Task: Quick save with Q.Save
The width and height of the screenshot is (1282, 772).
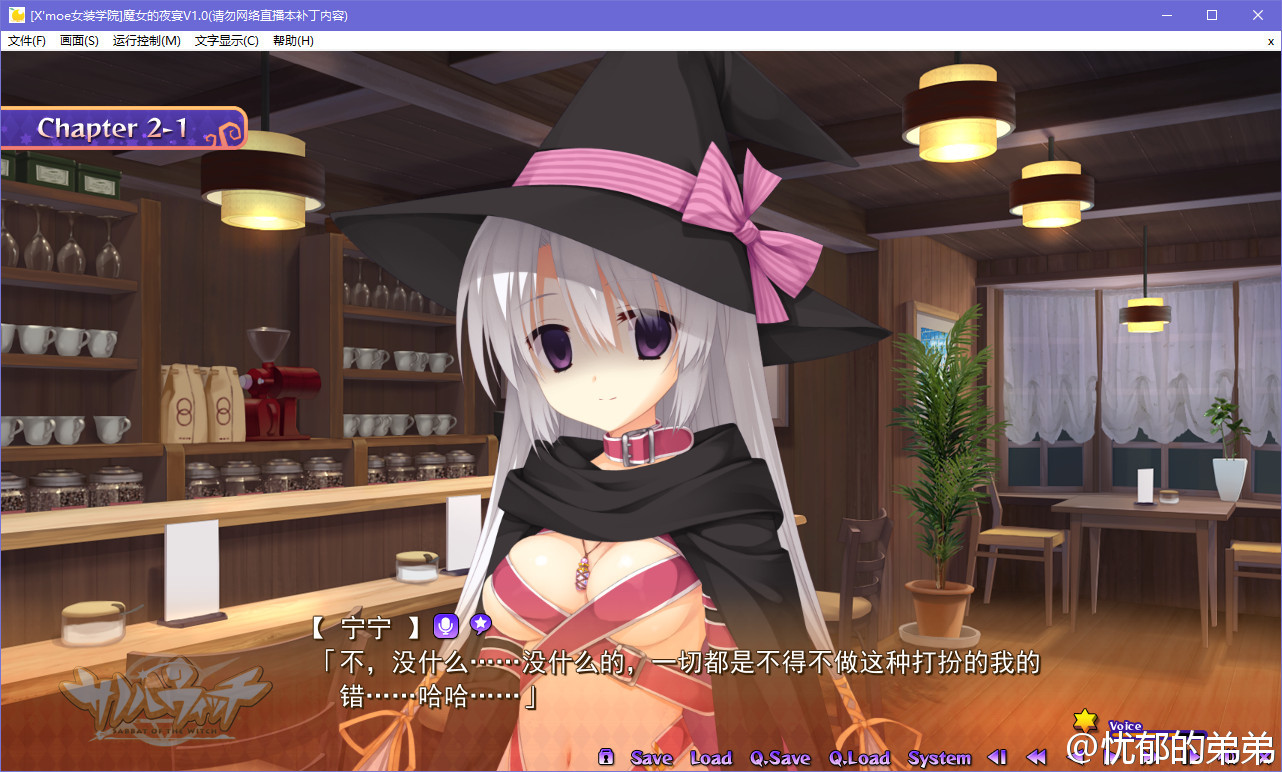Action: [x=781, y=758]
